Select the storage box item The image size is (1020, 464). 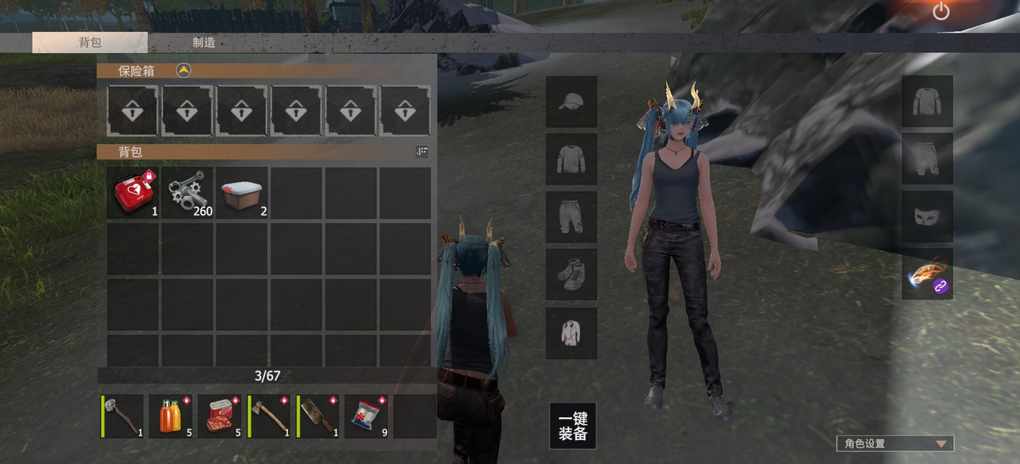point(241,193)
